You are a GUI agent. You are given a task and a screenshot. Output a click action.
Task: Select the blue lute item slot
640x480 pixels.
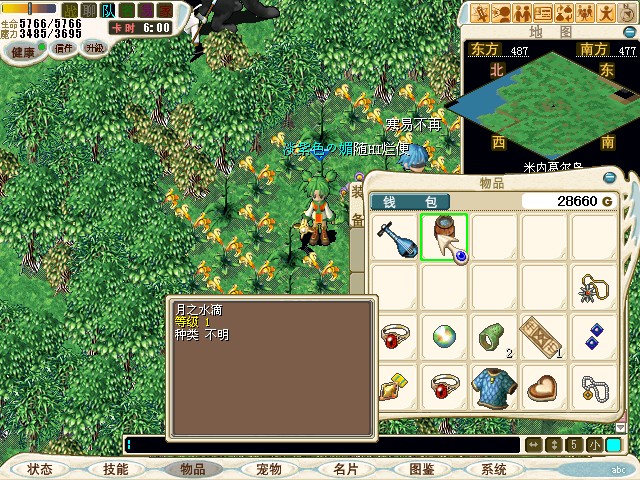tap(395, 237)
